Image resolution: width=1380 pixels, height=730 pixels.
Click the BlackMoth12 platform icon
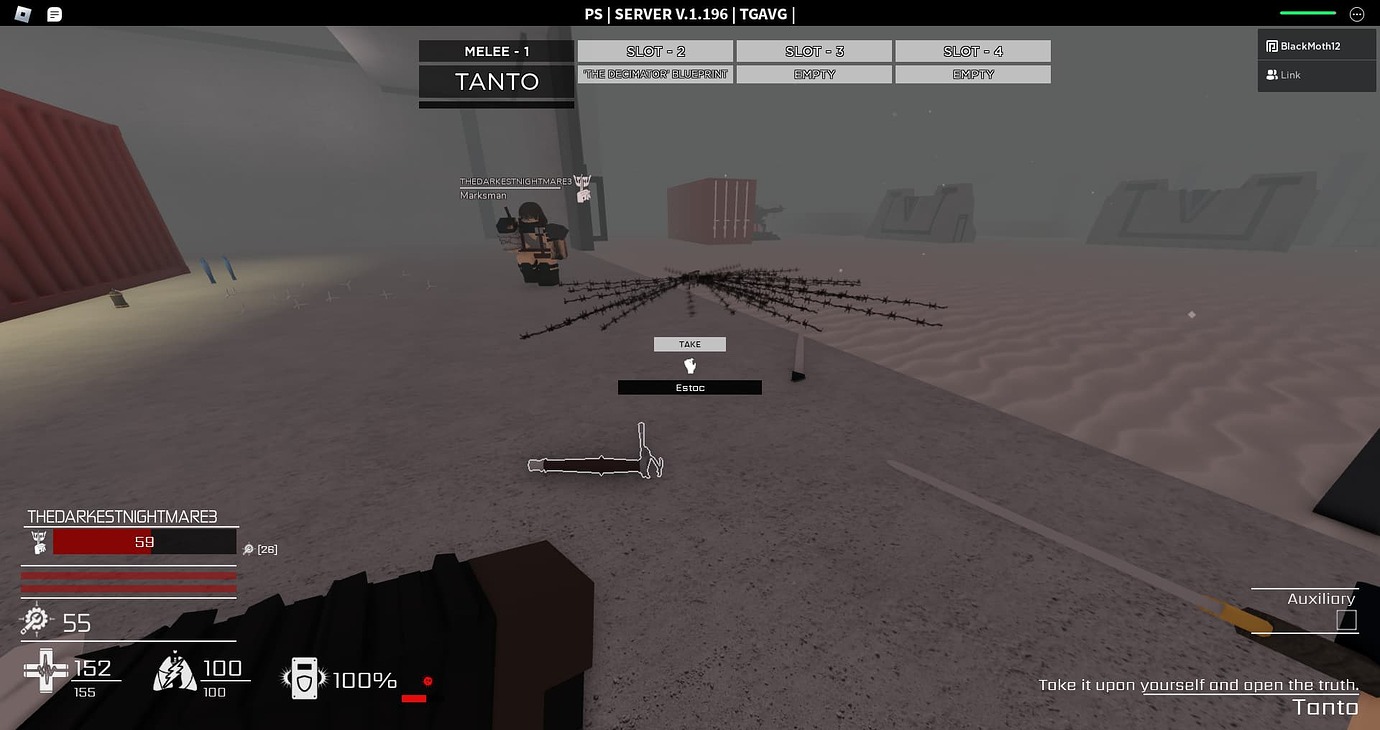click(1272, 45)
